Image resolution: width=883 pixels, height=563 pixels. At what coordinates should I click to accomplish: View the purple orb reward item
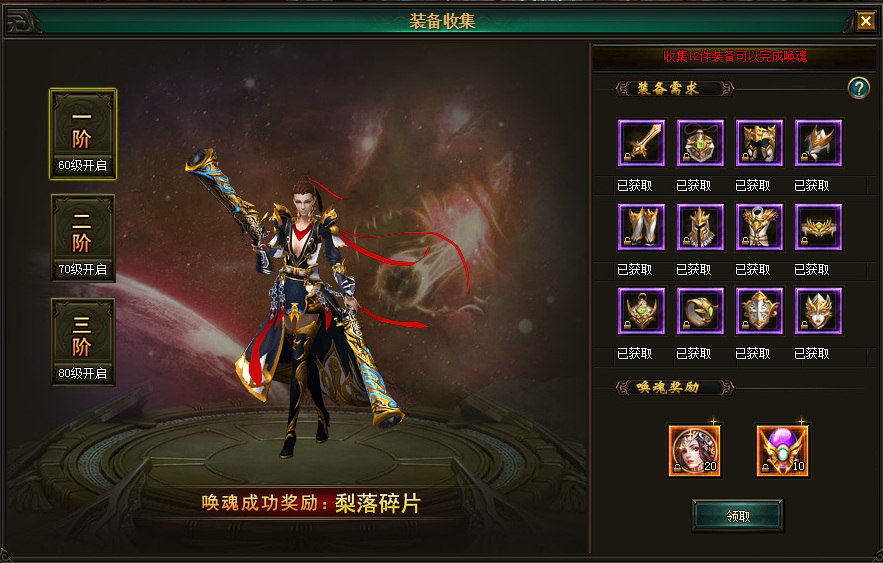tap(782, 451)
